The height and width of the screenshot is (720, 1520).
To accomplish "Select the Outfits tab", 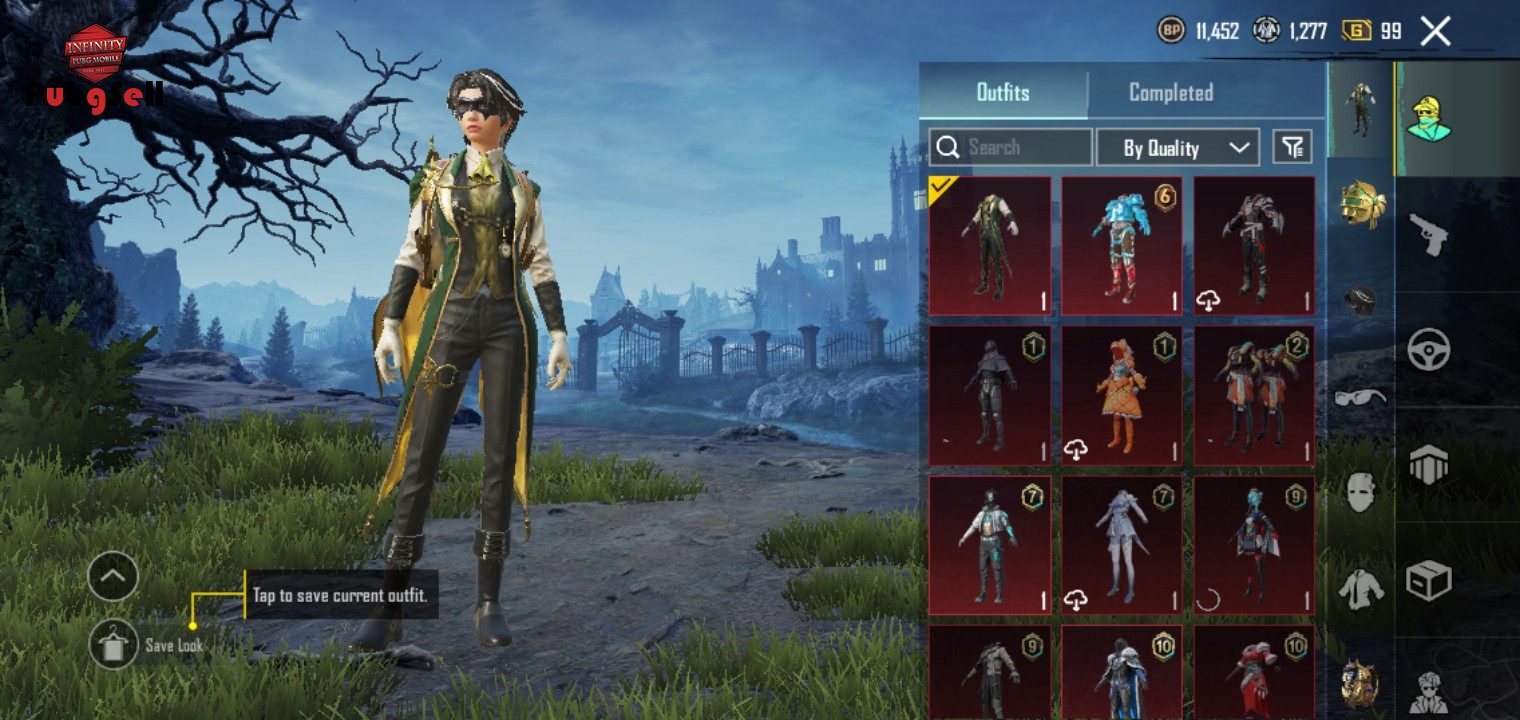I will pyautogui.click(x=1002, y=93).
